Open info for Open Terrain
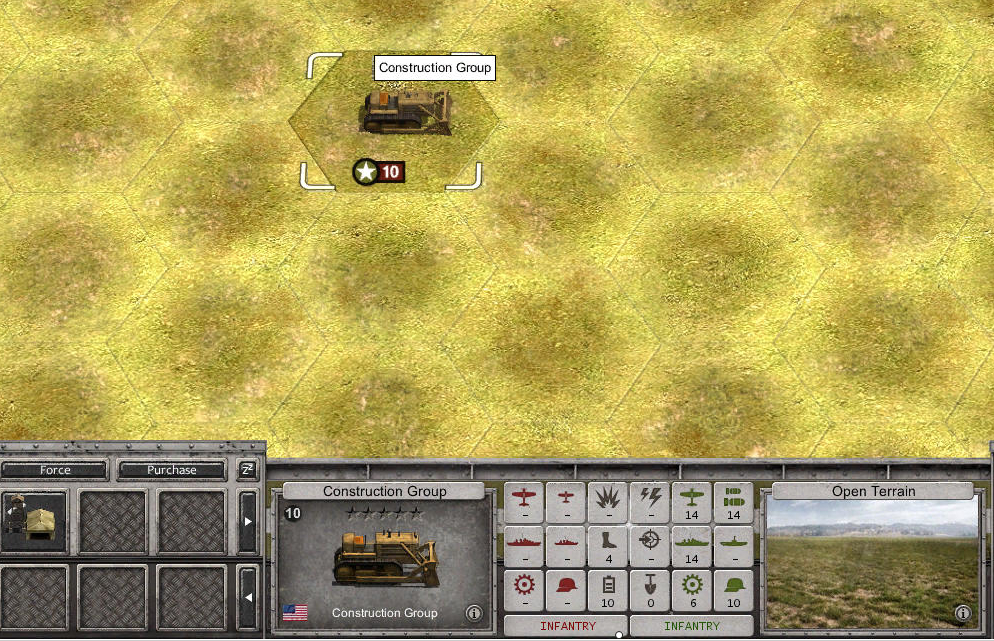The image size is (994, 641). coord(962,613)
